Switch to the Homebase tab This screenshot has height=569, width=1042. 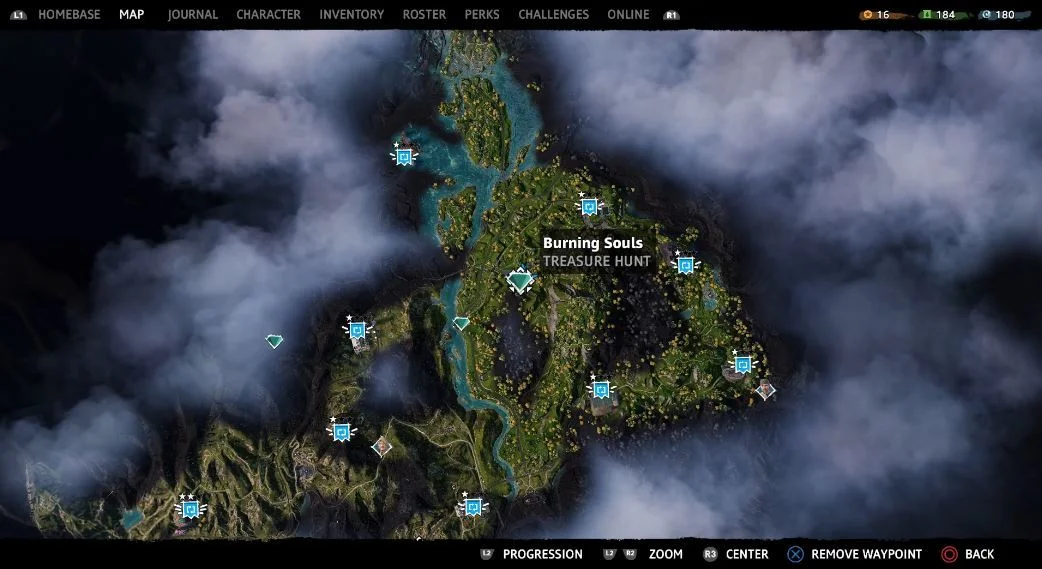pyautogui.click(x=69, y=15)
